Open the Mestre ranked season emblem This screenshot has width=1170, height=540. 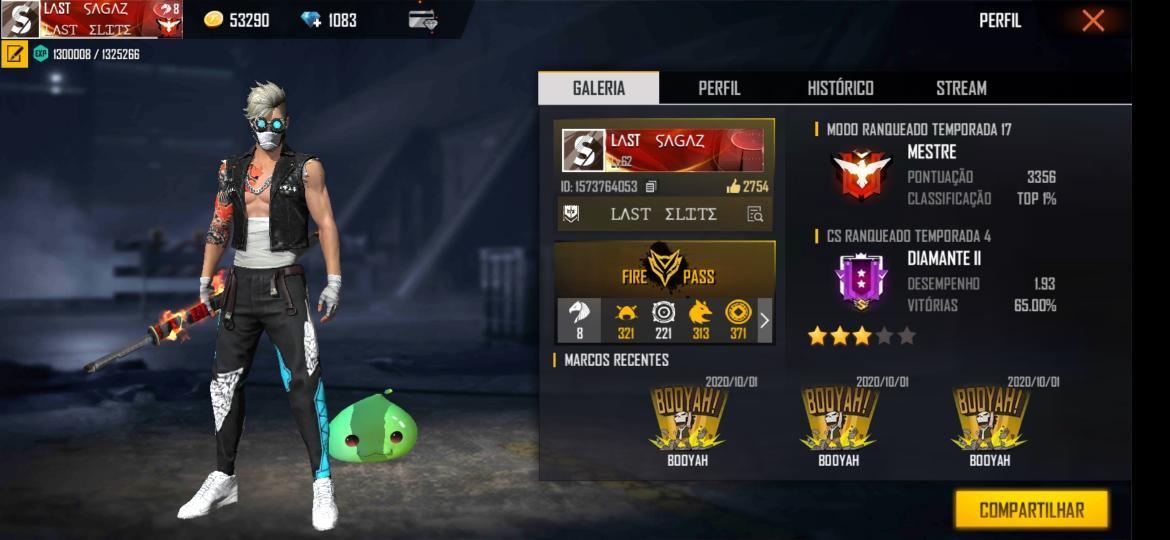pyautogui.click(x=861, y=174)
